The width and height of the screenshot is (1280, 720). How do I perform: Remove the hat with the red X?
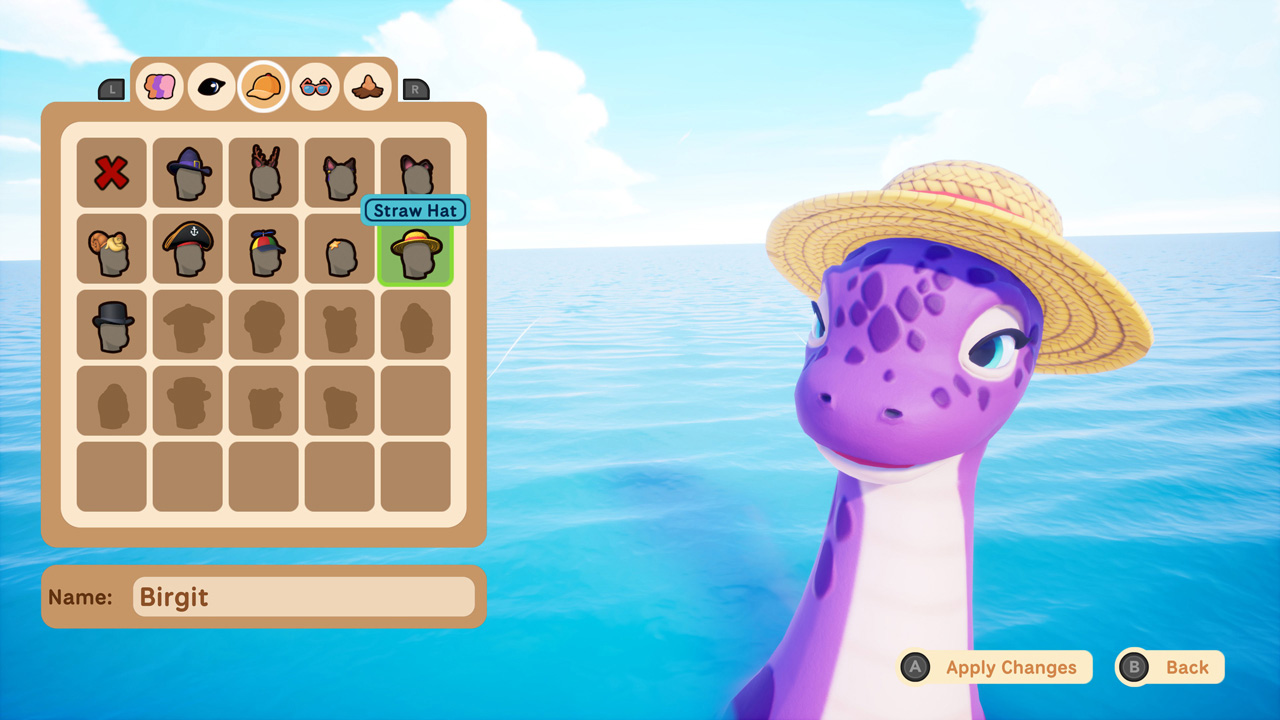point(111,172)
